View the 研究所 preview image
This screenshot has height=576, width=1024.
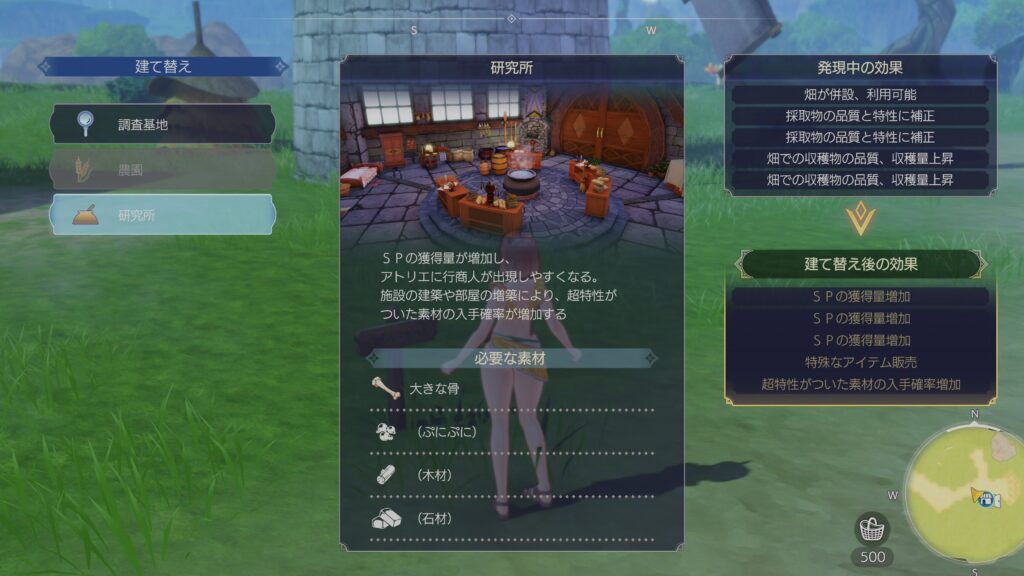pyautogui.click(x=511, y=160)
